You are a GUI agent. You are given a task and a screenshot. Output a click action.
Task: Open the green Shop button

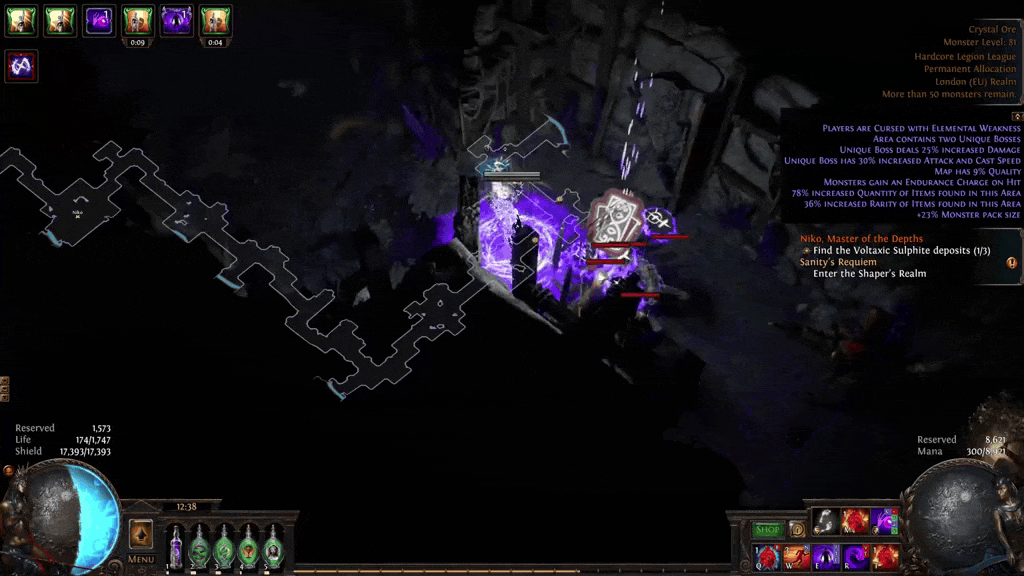click(767, 529)
